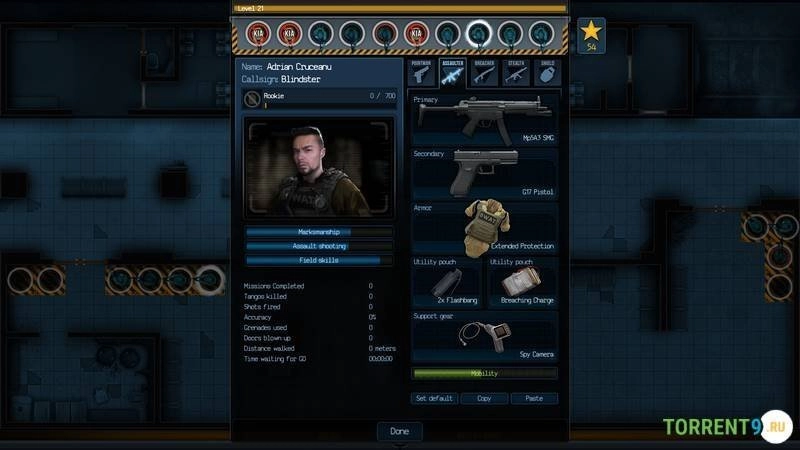Open the gold star points counter
This screenshot has width=800, height=450.
(591, 36)
